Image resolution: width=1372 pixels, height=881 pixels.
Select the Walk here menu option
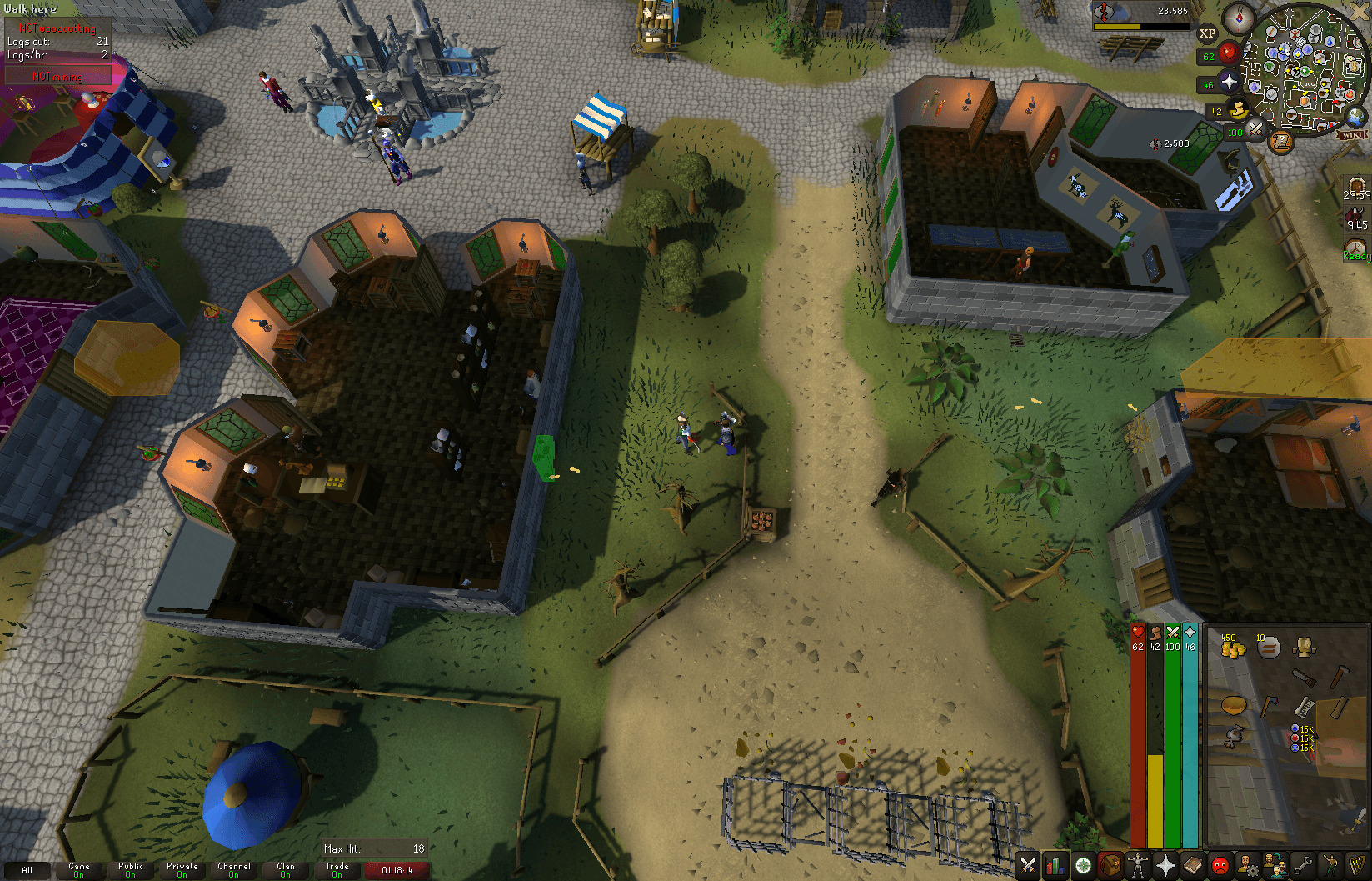click(29, 9)
